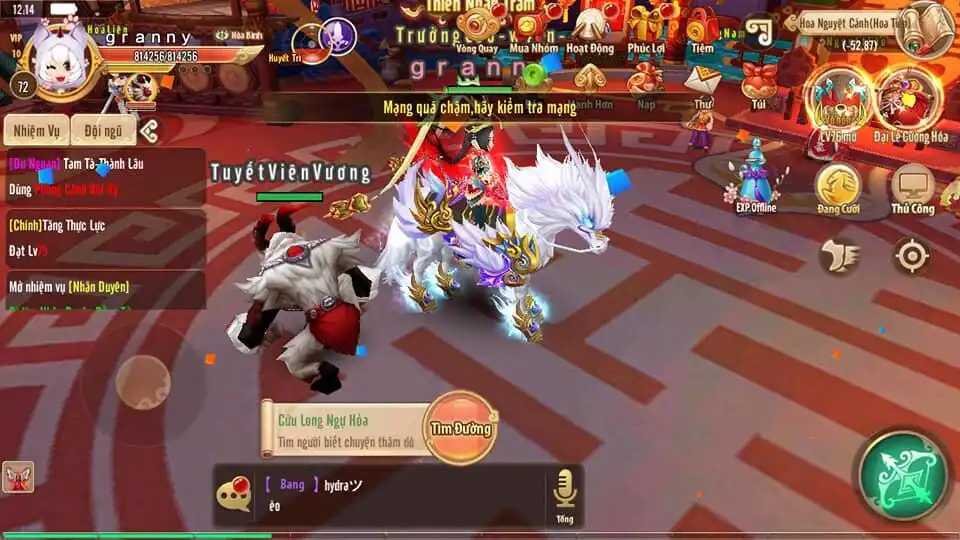Open the Hoạt Động activities menu
Screen dimensions: 960x540
click(x=590, y=29)
